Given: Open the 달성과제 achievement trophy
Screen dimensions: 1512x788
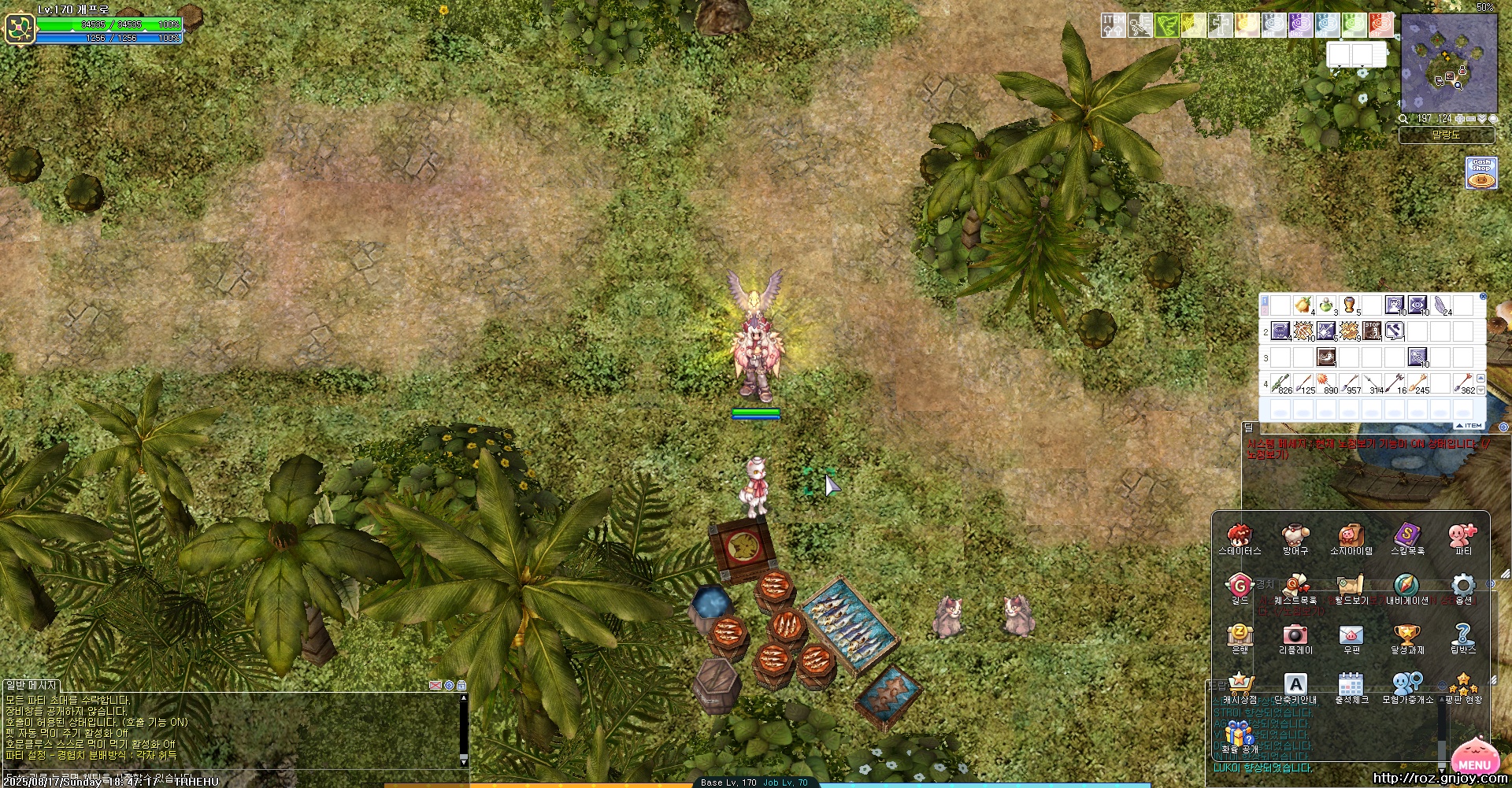Looking at the screenshot, I should 1406,636.
